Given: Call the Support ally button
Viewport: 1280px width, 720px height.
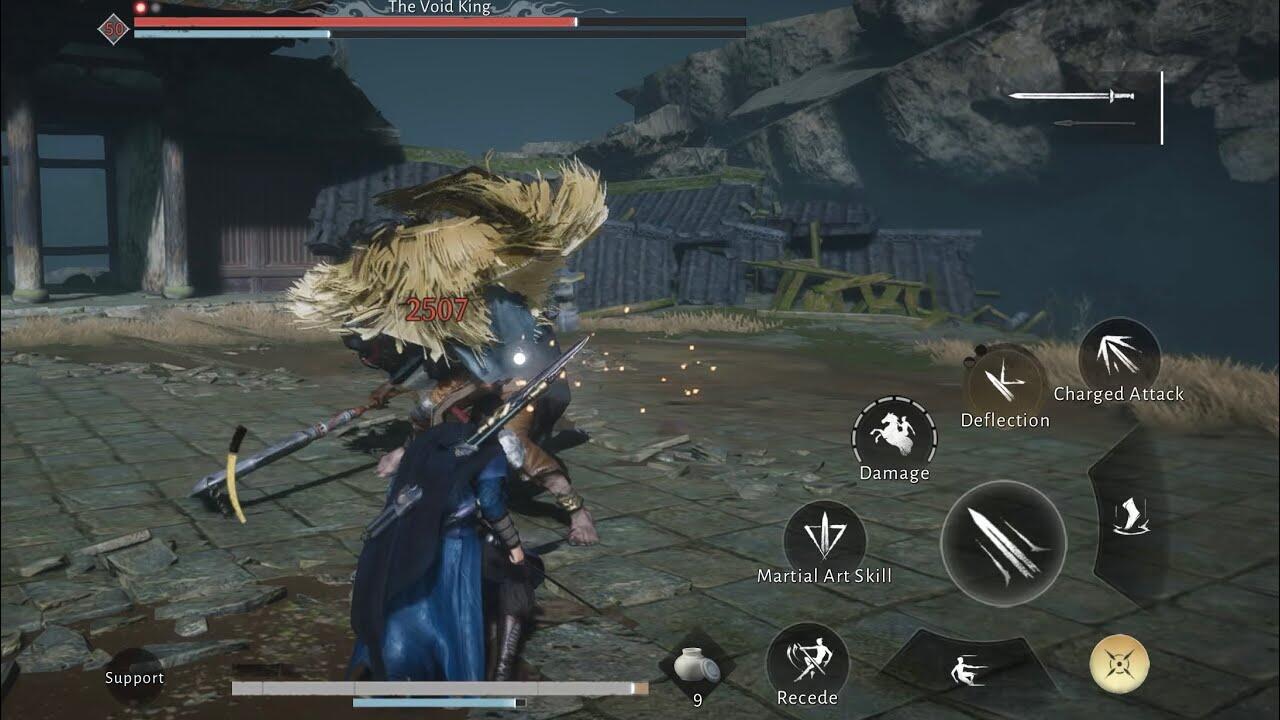Looking at the screenshot, I should pos(134,677).
